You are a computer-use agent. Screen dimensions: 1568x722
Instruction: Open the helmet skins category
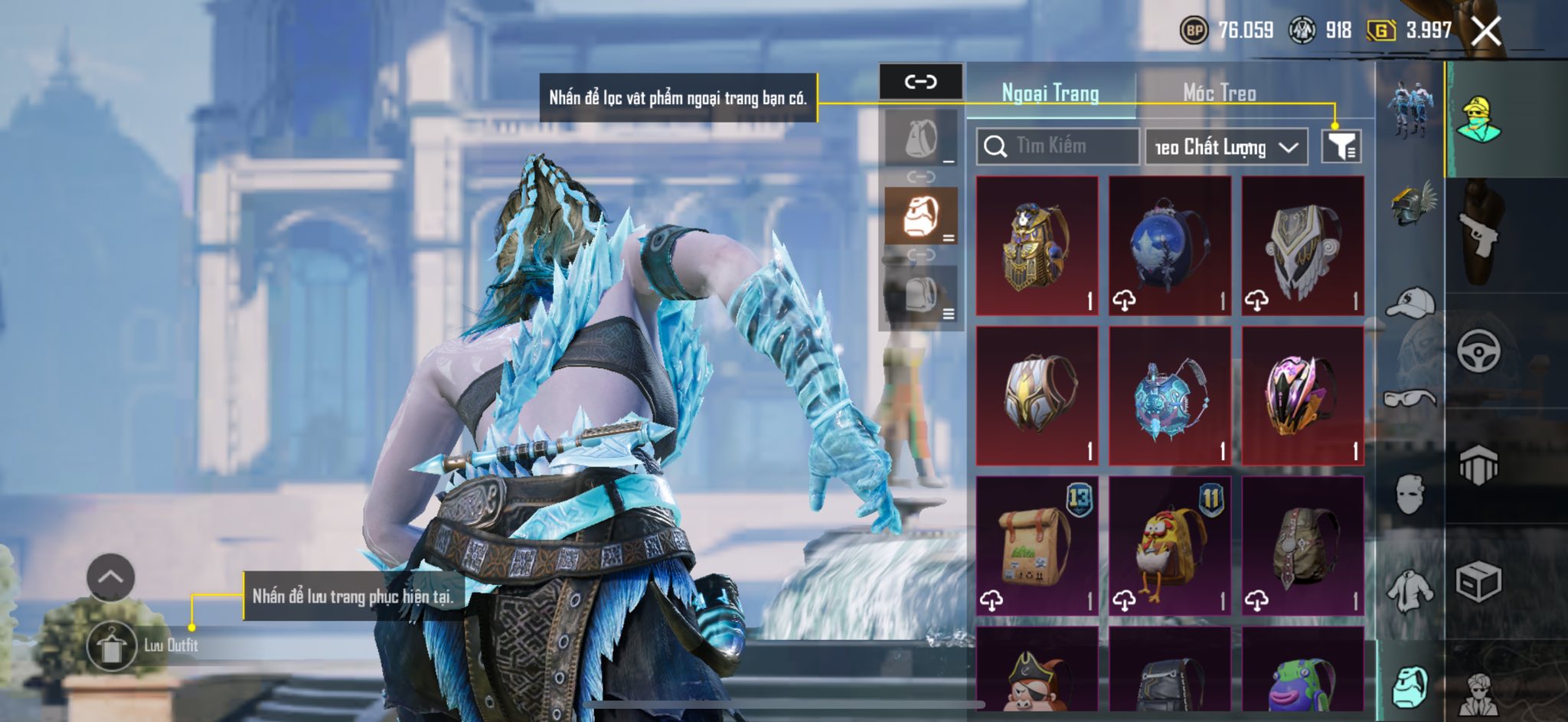tap(1410, 203)
